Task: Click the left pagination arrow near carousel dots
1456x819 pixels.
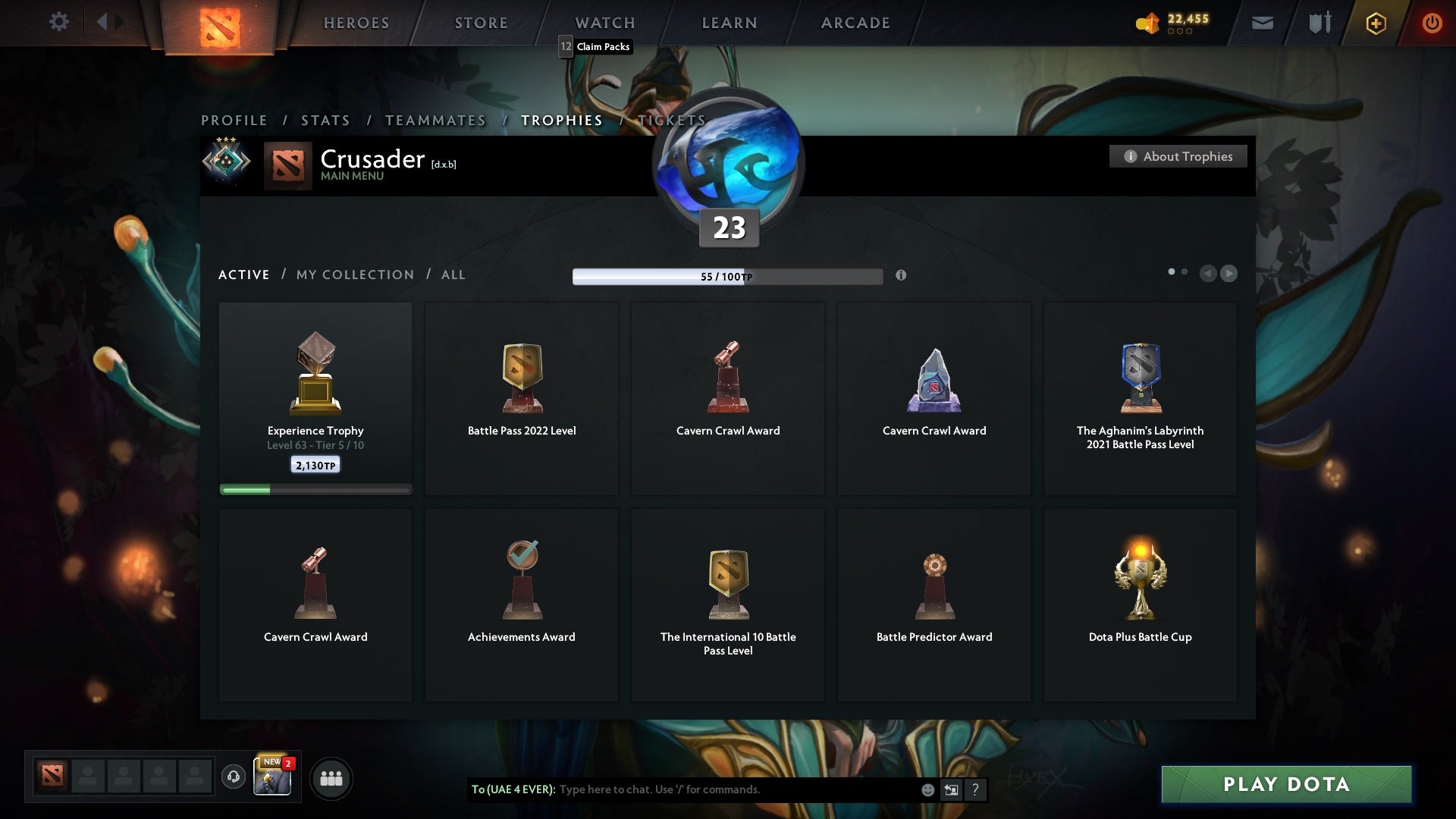Action: (1209, 274)
